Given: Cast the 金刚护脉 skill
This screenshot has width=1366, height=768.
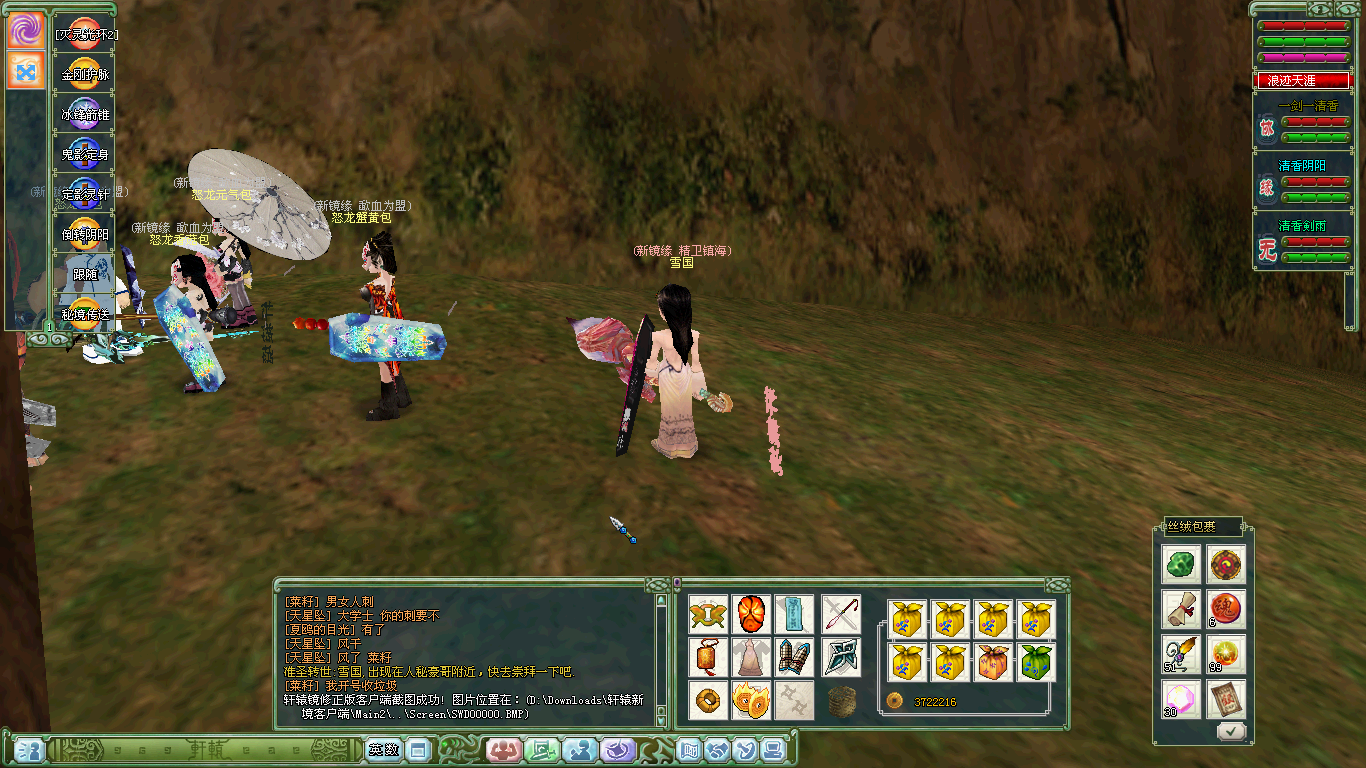Looking at the screenshot, I should (85, 74).
